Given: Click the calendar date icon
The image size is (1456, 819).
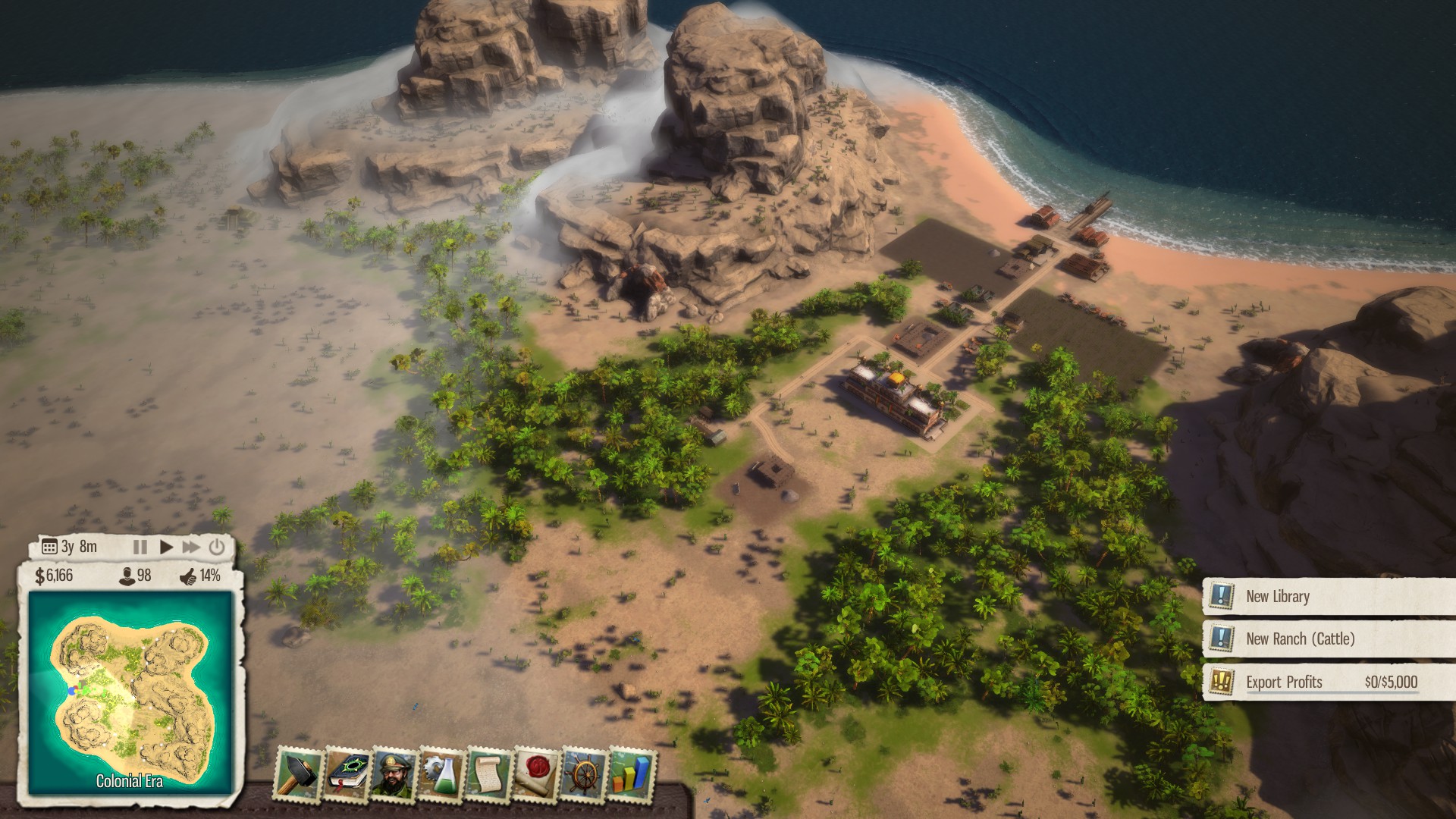Looking at the screenshot, I should point(49,547).
